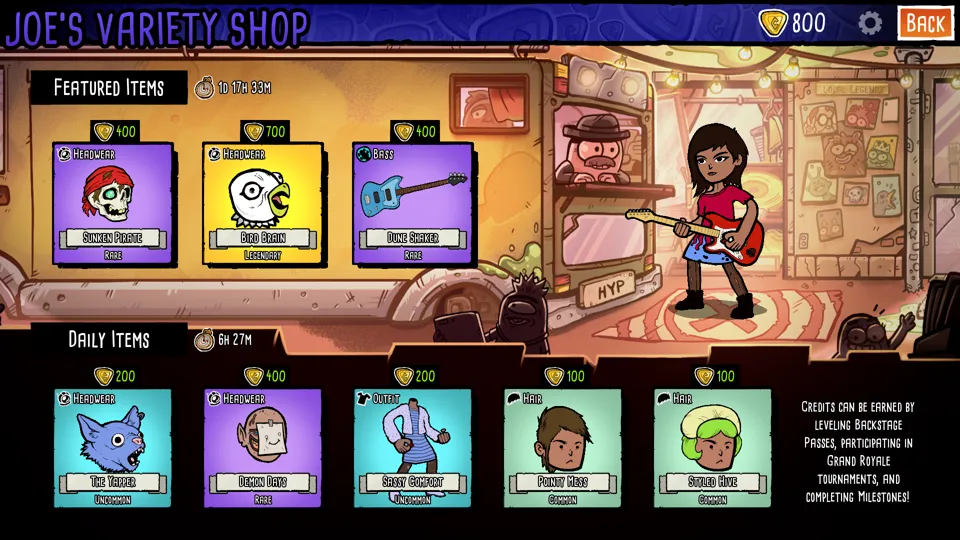The image size is (960, 540).
Task: Choose the Demon Days rare headwear
Action: coord(262,447)
